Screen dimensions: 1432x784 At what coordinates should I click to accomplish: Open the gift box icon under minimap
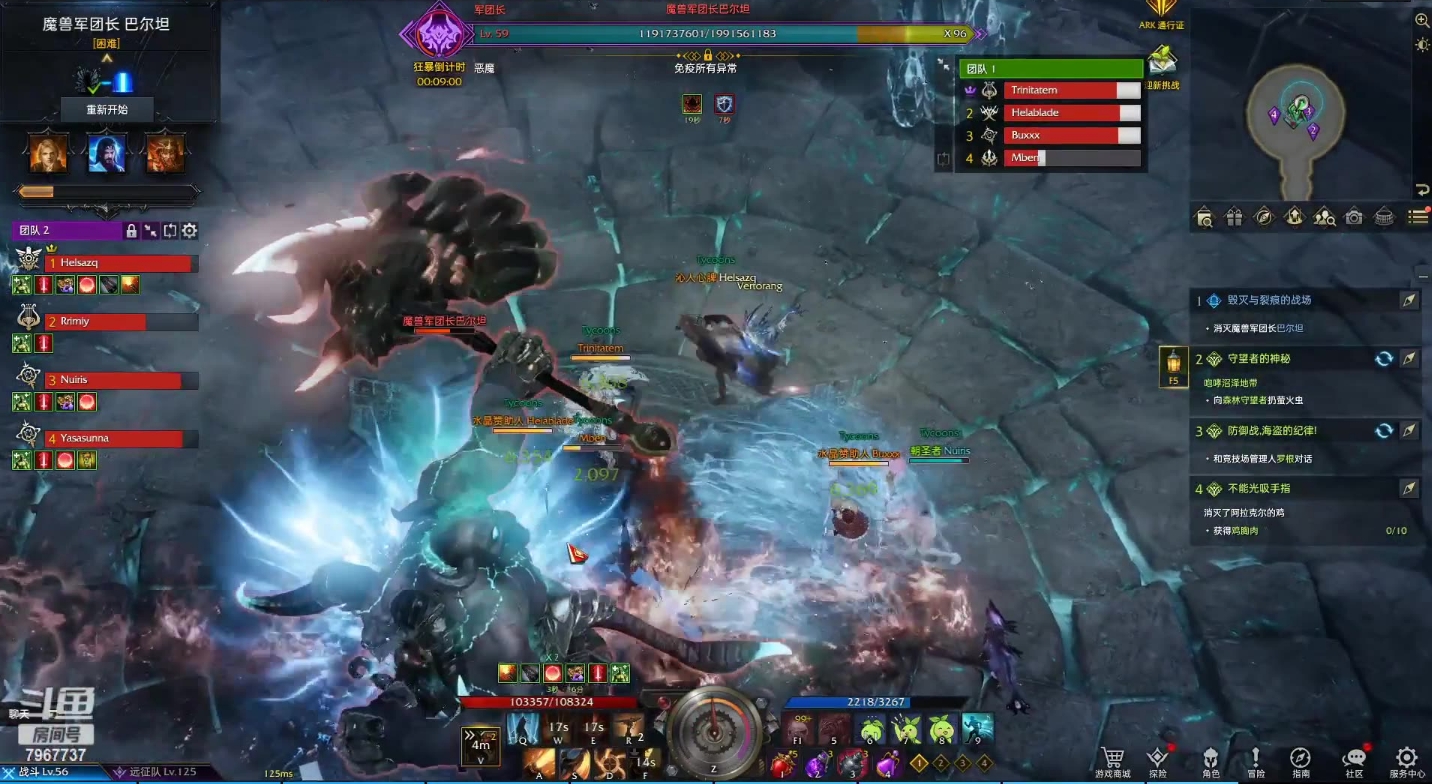click(x=1234, y=216)
